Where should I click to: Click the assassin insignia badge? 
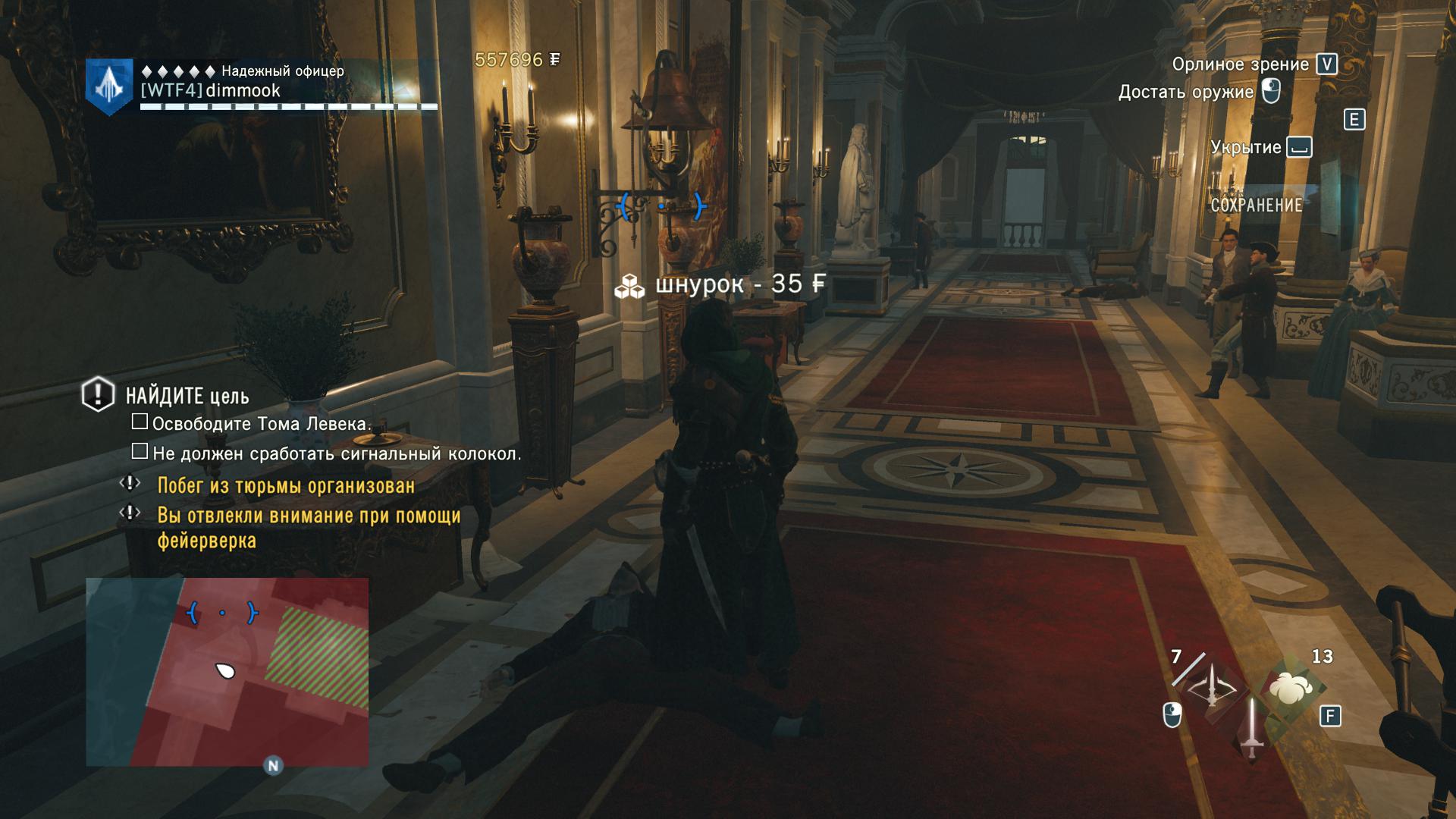pyautogui.click(x=109, y=86)
